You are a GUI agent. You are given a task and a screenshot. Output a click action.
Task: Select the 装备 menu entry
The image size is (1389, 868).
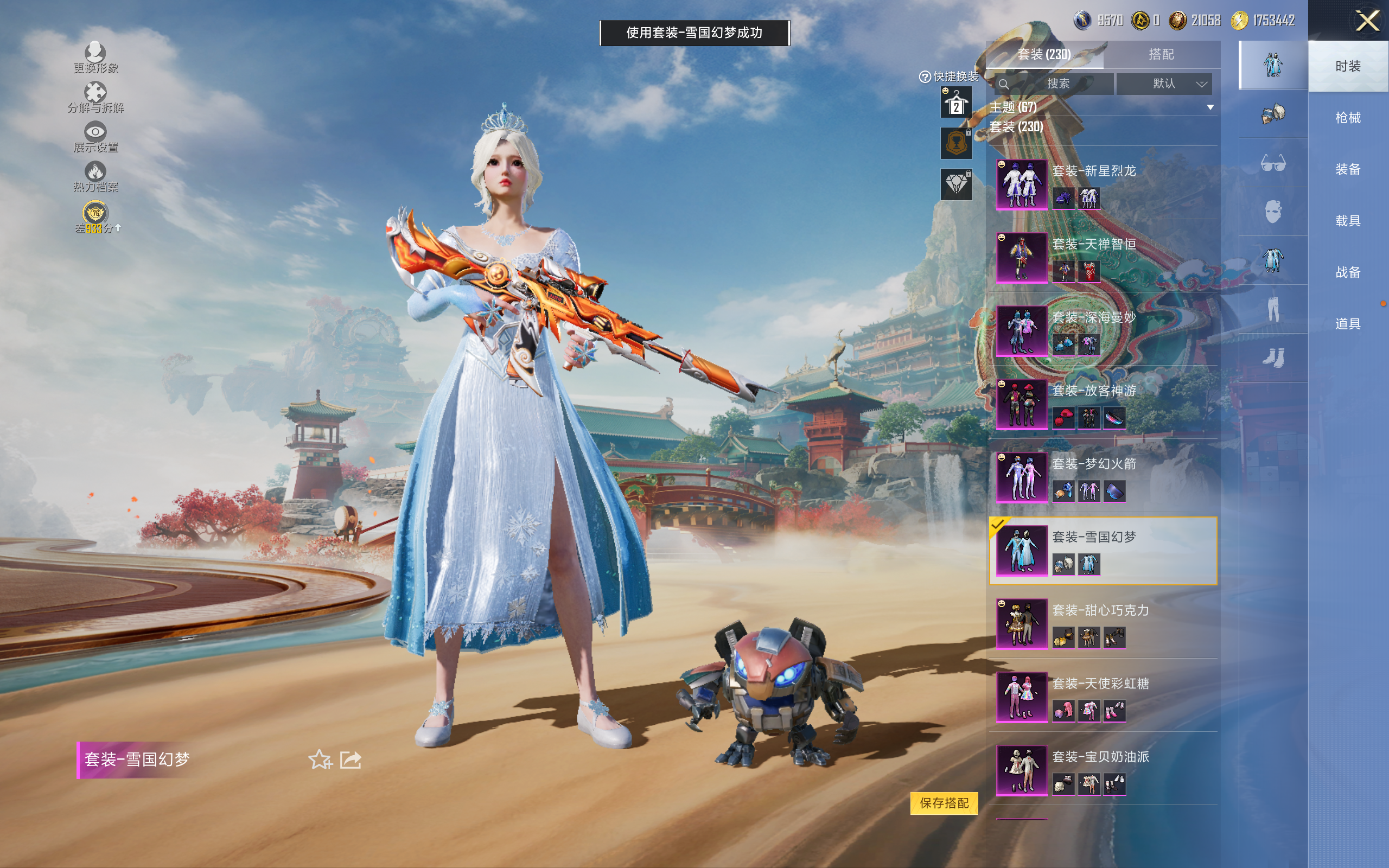coord(1347,169)
